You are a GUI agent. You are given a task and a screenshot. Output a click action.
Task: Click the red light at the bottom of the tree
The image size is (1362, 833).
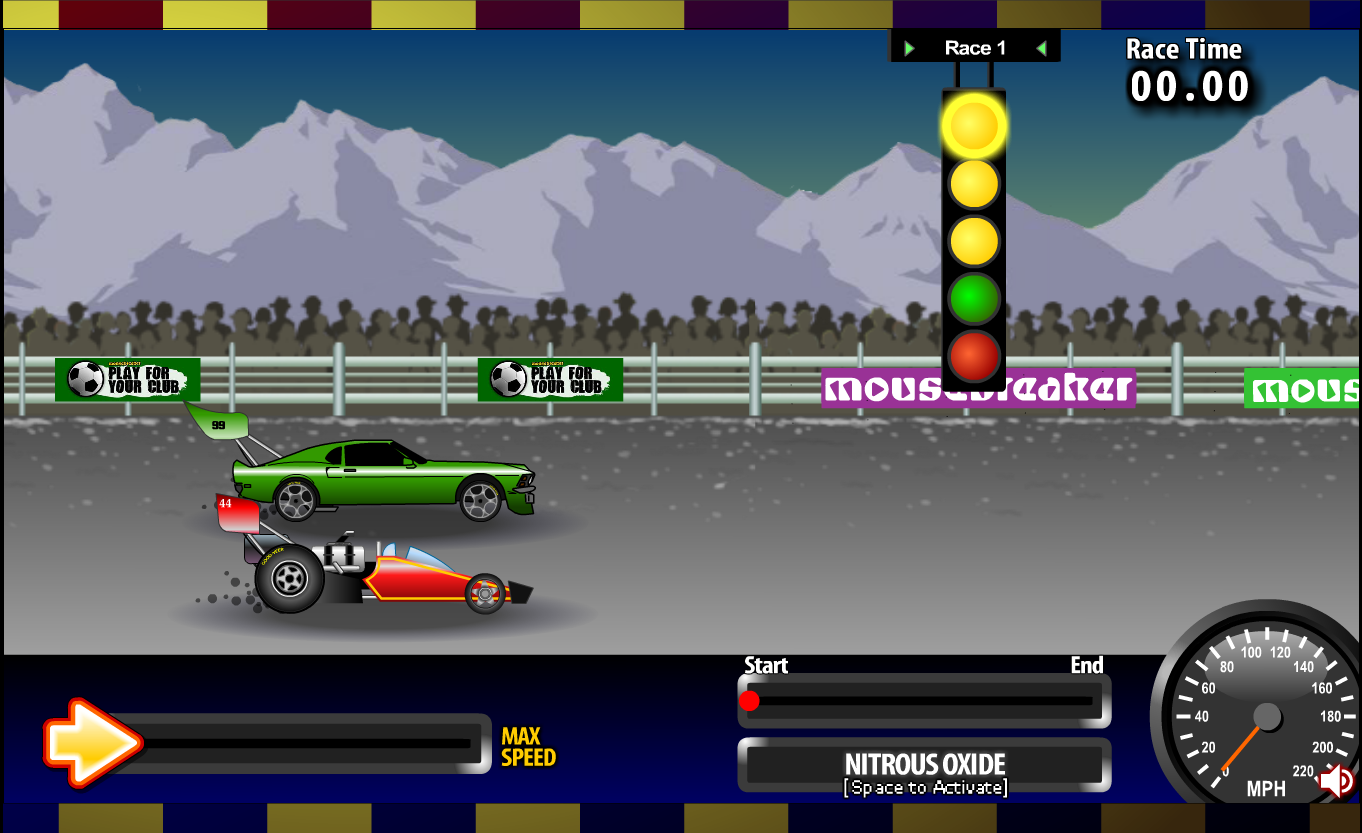(973, 352)
